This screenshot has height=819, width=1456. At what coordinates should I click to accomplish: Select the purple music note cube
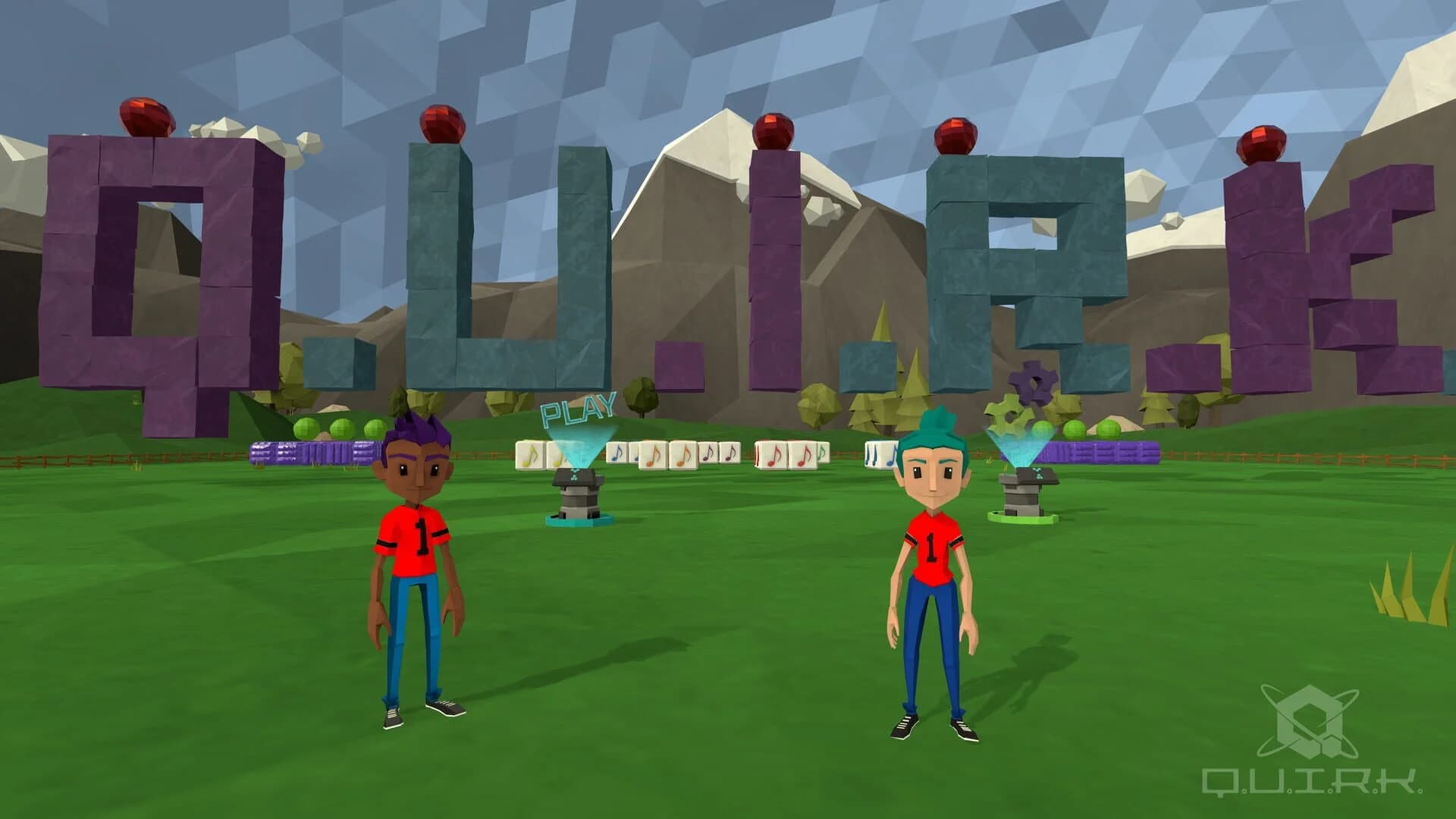click(709, 453)
